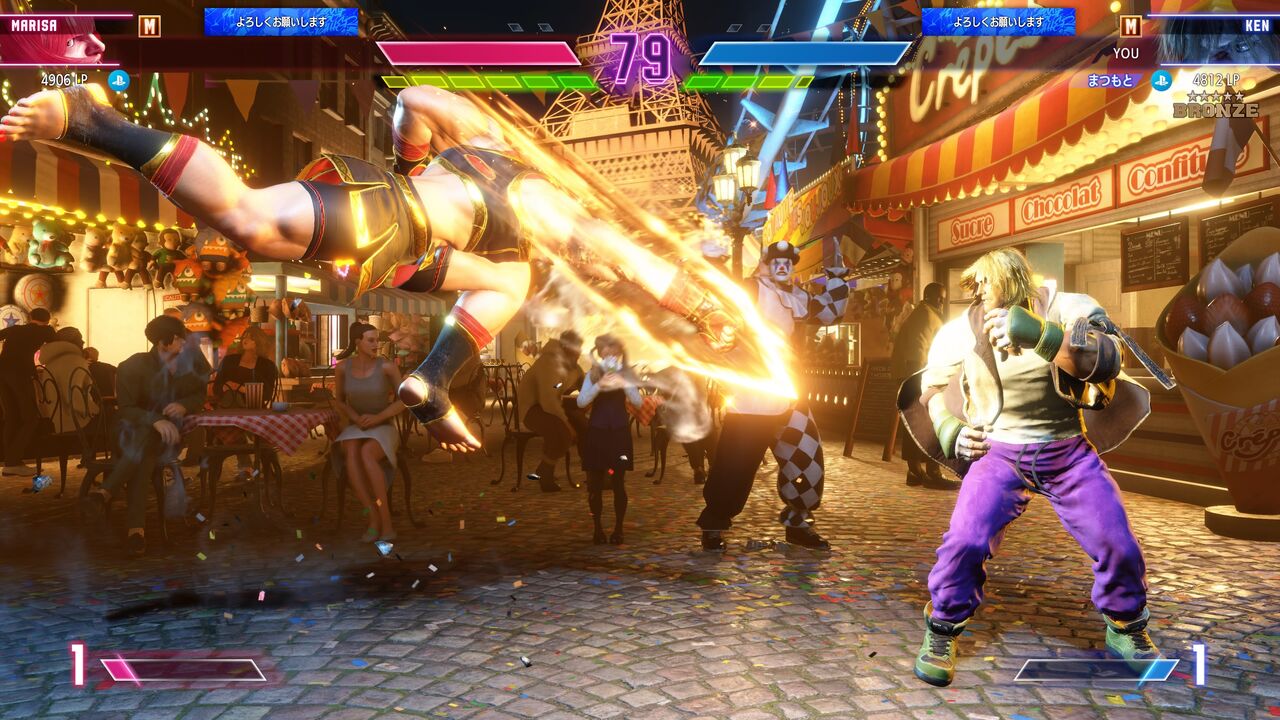Select the PlayStation icon next to 4812 LP
This screenshot has width=1280, height=720.
(1161, 80)
